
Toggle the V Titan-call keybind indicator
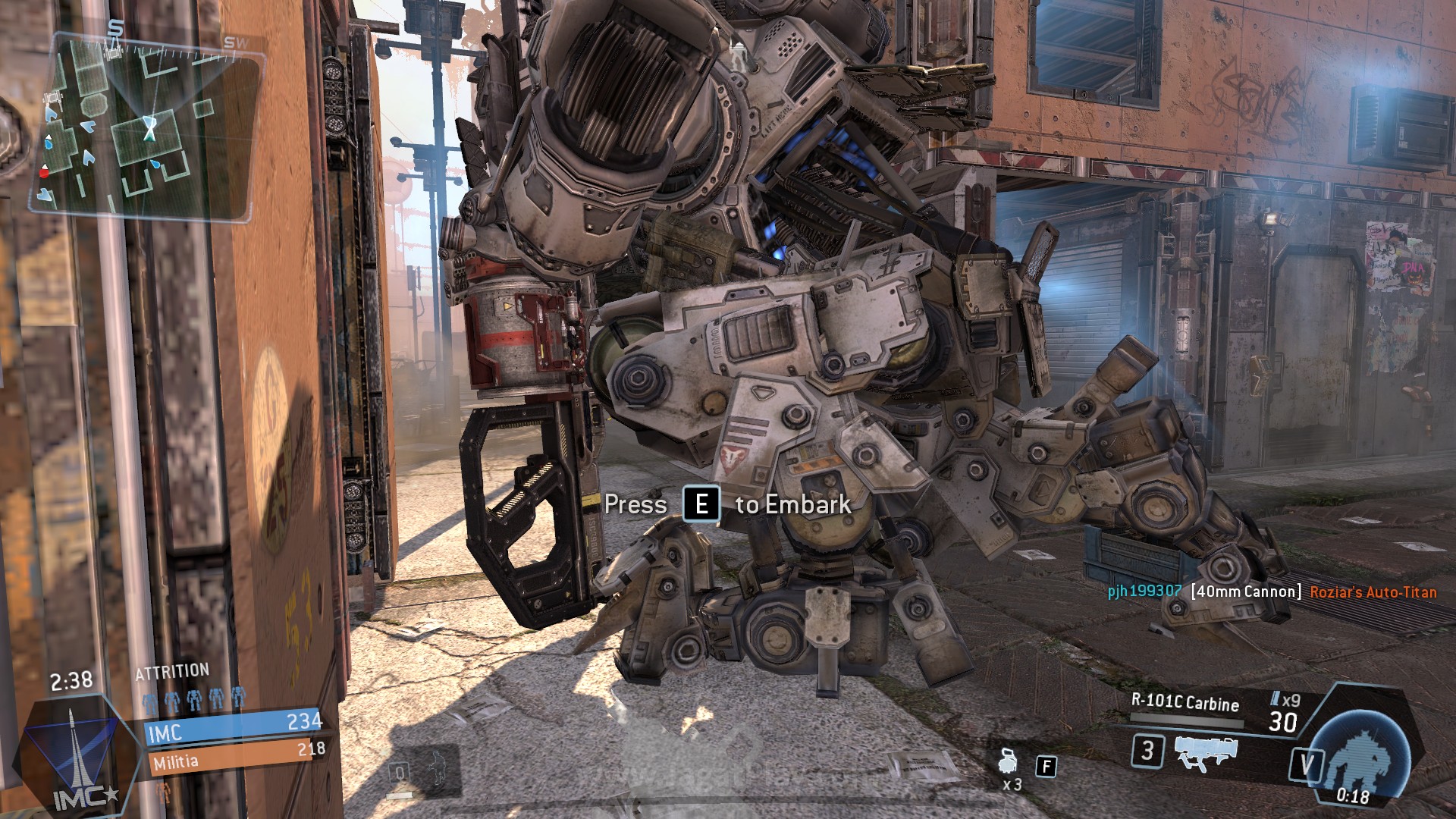coord(1307,764)
